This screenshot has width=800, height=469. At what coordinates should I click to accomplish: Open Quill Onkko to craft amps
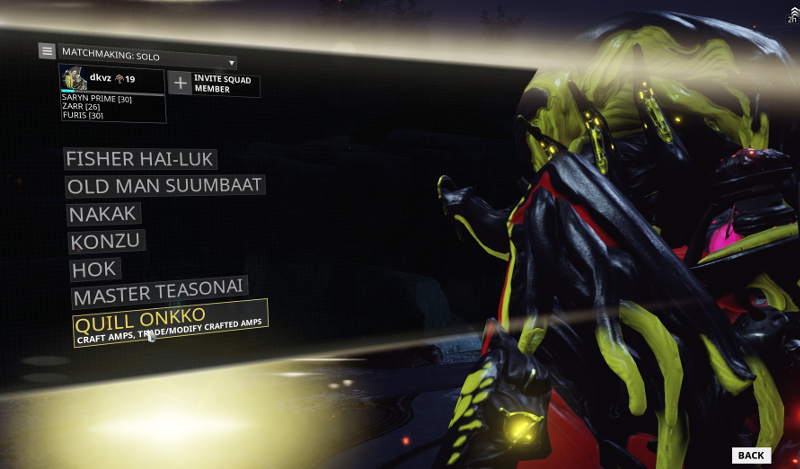170,326
